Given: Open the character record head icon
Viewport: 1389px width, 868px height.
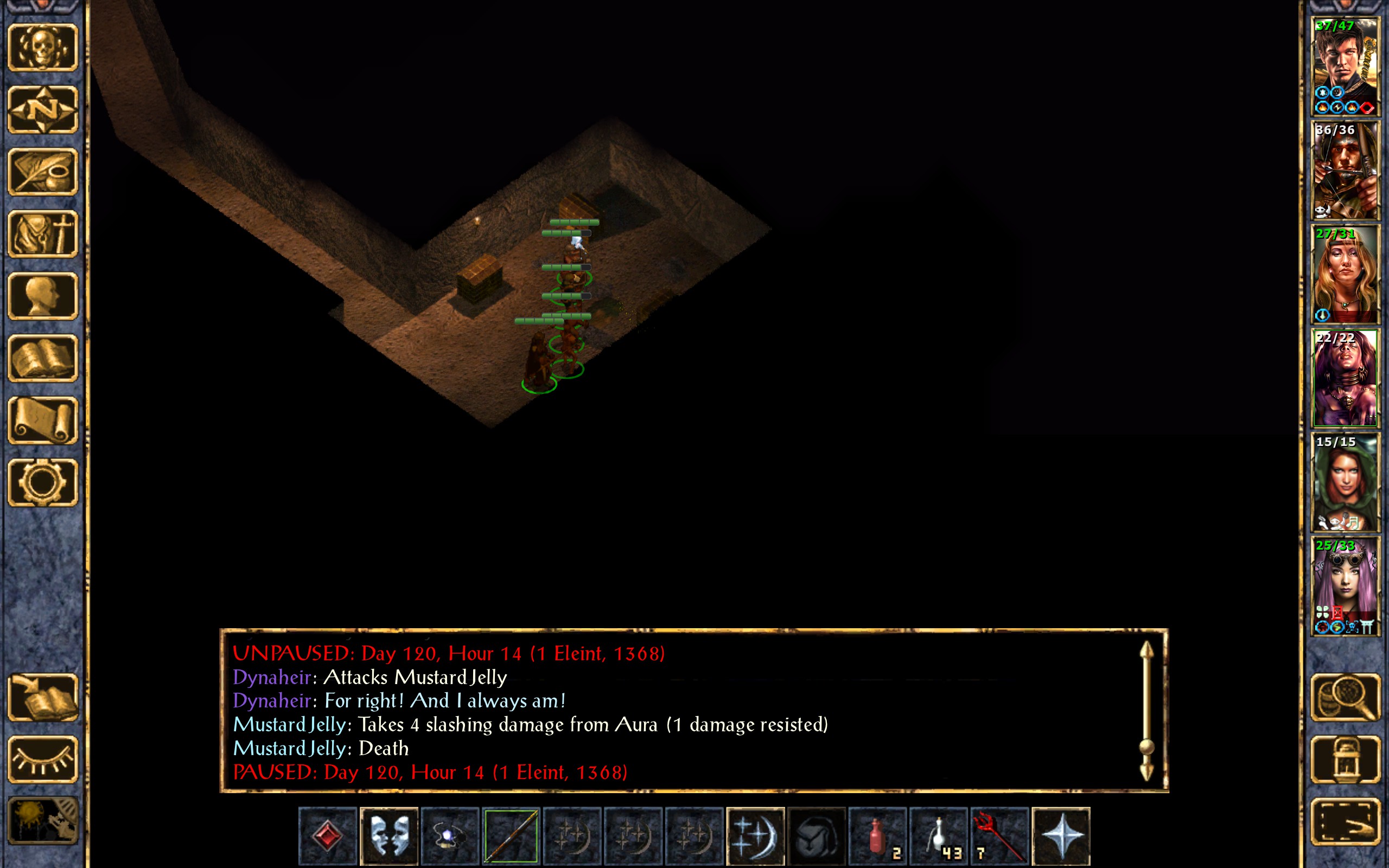Looking at the screenshot, I should coord(43,296).
